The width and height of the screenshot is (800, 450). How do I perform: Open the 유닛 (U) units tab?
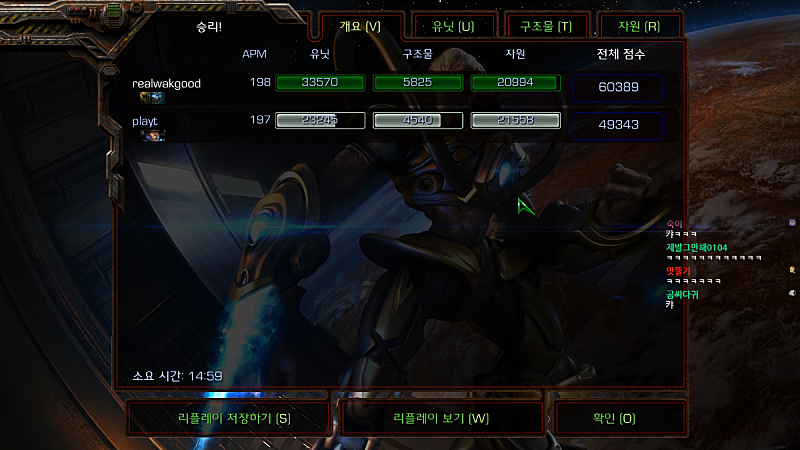pos(453,26)
